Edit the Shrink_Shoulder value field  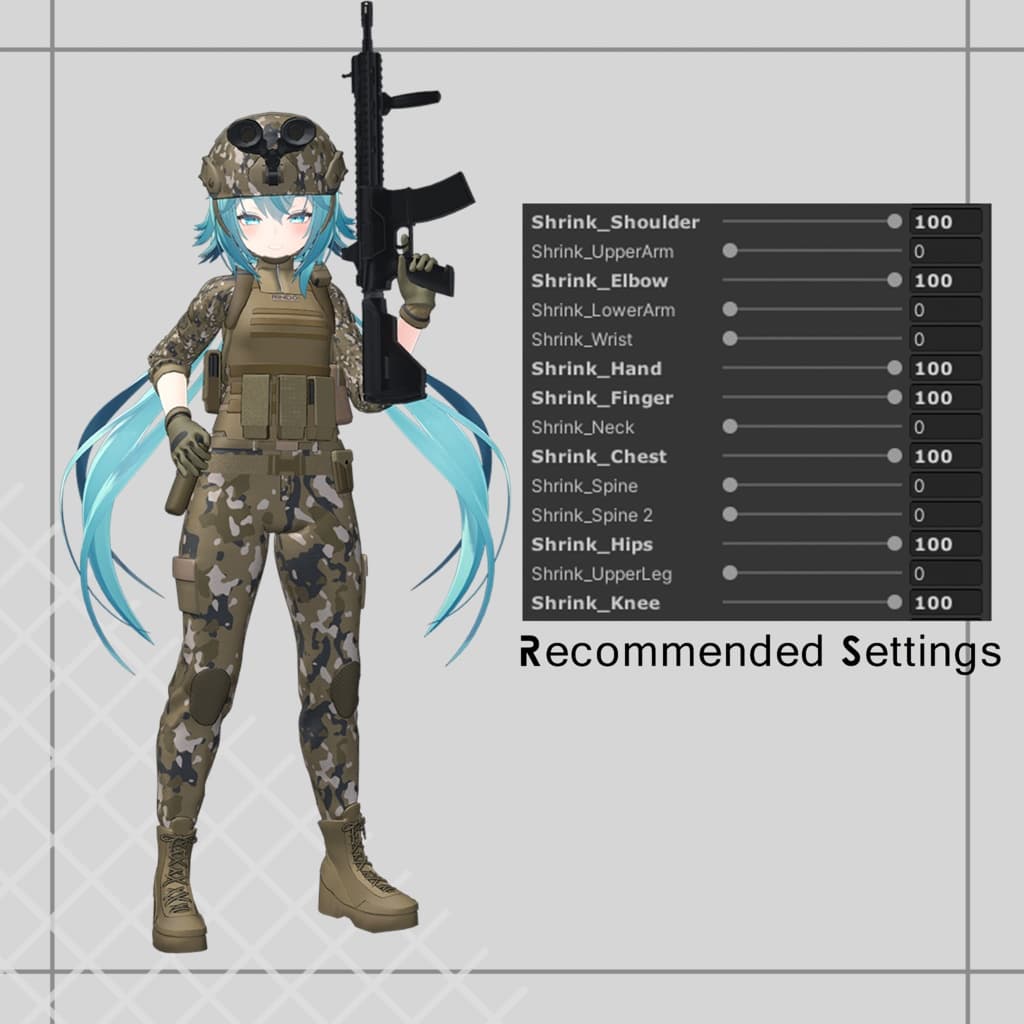pos(945,222)
